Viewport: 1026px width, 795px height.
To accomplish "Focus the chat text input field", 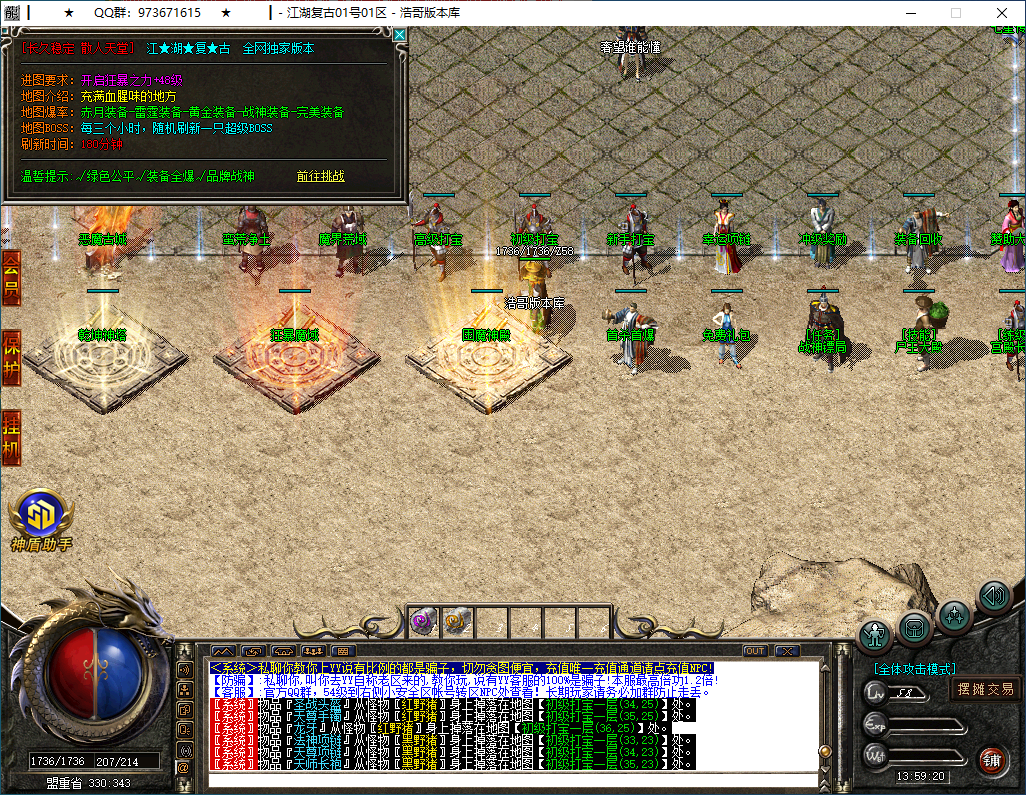I will point(510,780).
